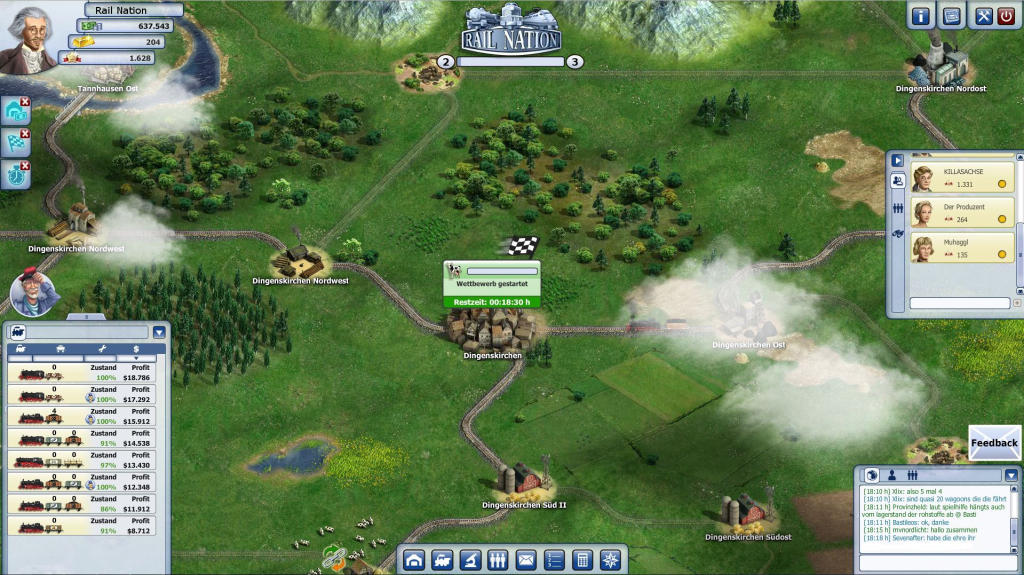The height and width of the screenshot is (575, 1024).
Task: Open the engine house from the bottom toolbar
Action: click(x=414, y=560)
